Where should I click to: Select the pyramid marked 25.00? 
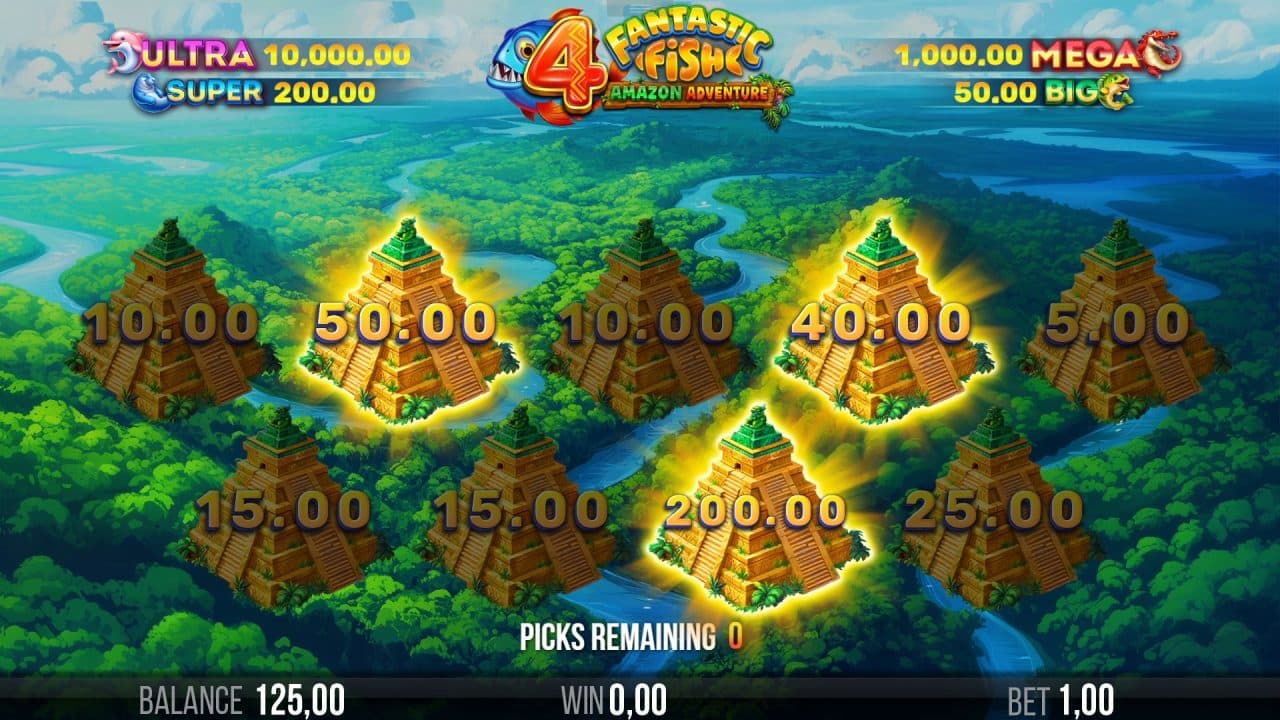(x=995, y=510)
